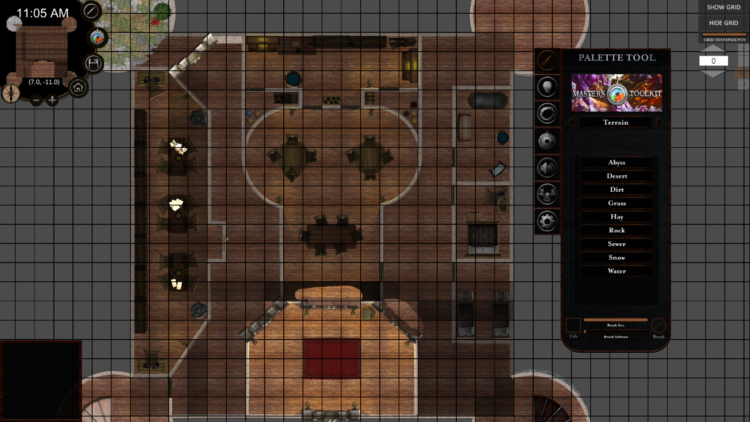
Task: Select Rock terrain brush
Action: pos(617,230)
